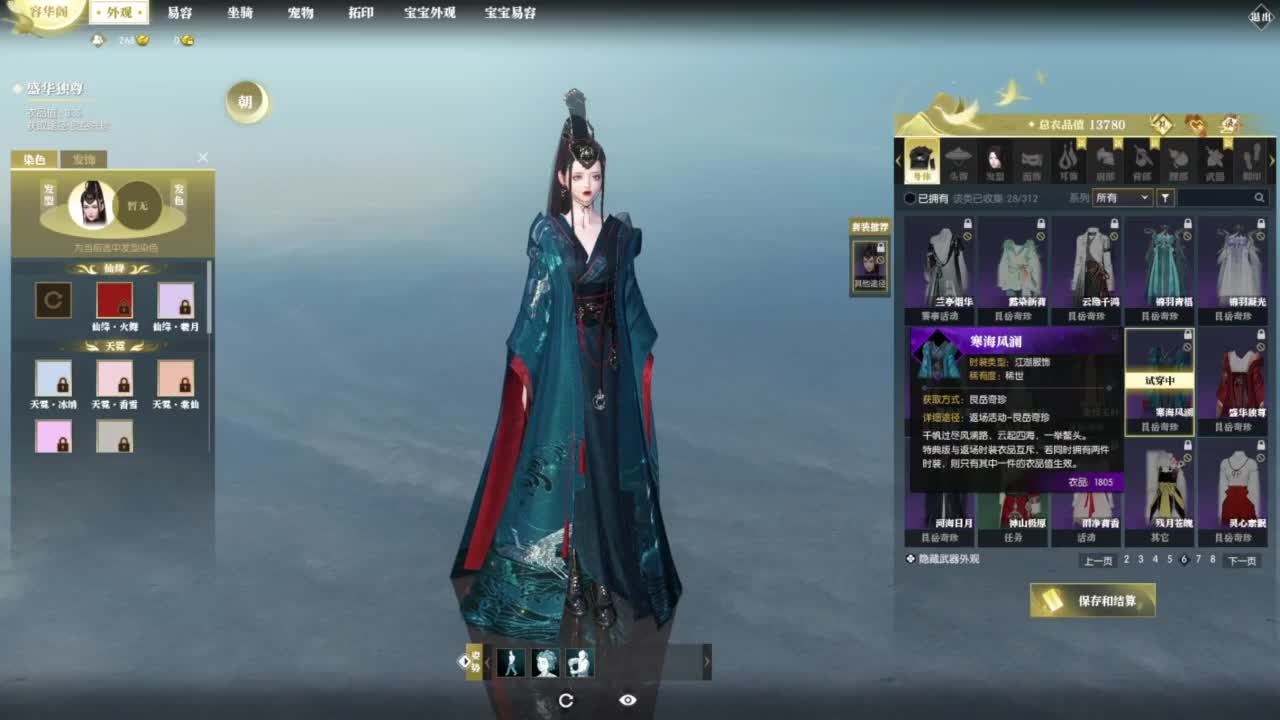Go to page 7 in the outfit pagination
The image size is (1280, 720).
(x=1197, y=560)
